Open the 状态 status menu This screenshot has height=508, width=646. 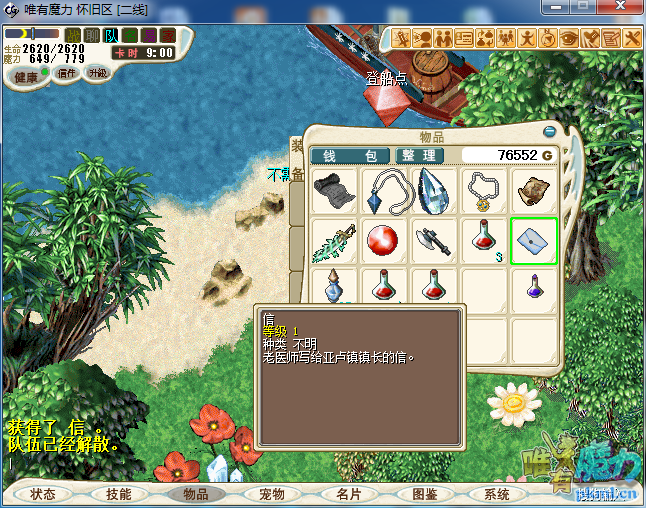(43, 494)
